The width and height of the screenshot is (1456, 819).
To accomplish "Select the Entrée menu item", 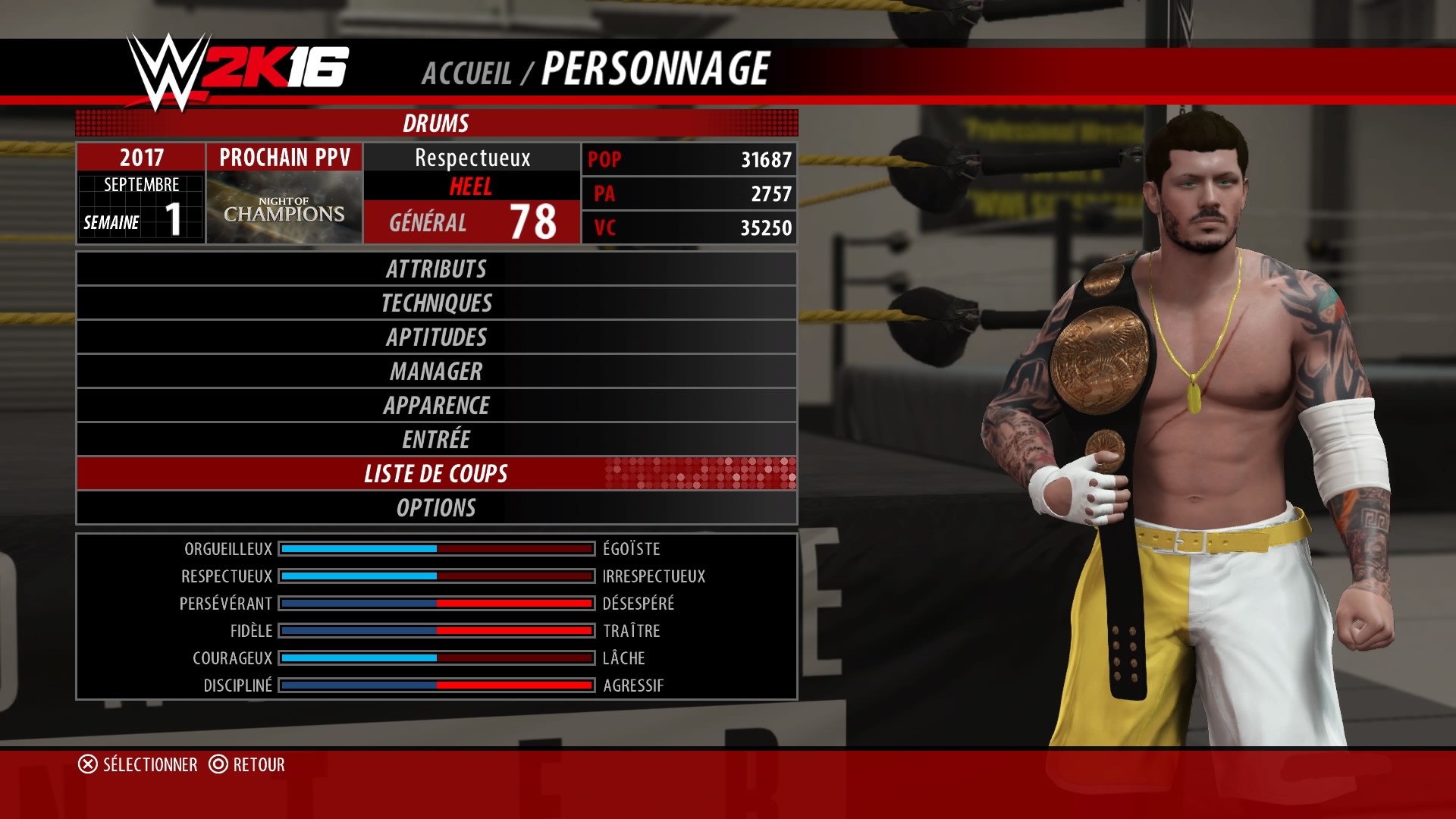I will 436,440.
